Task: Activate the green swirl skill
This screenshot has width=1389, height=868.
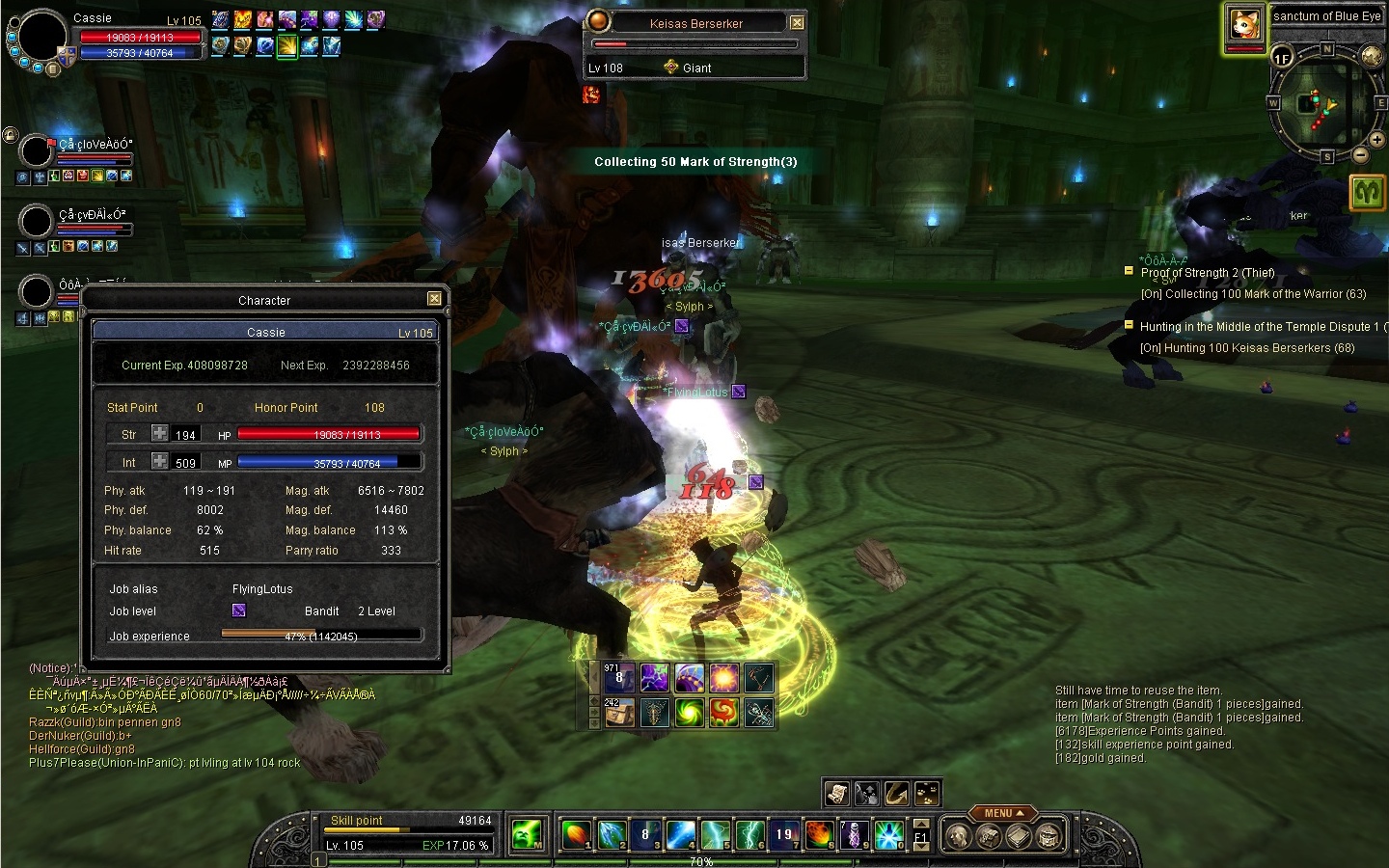Action: point(690,713)
